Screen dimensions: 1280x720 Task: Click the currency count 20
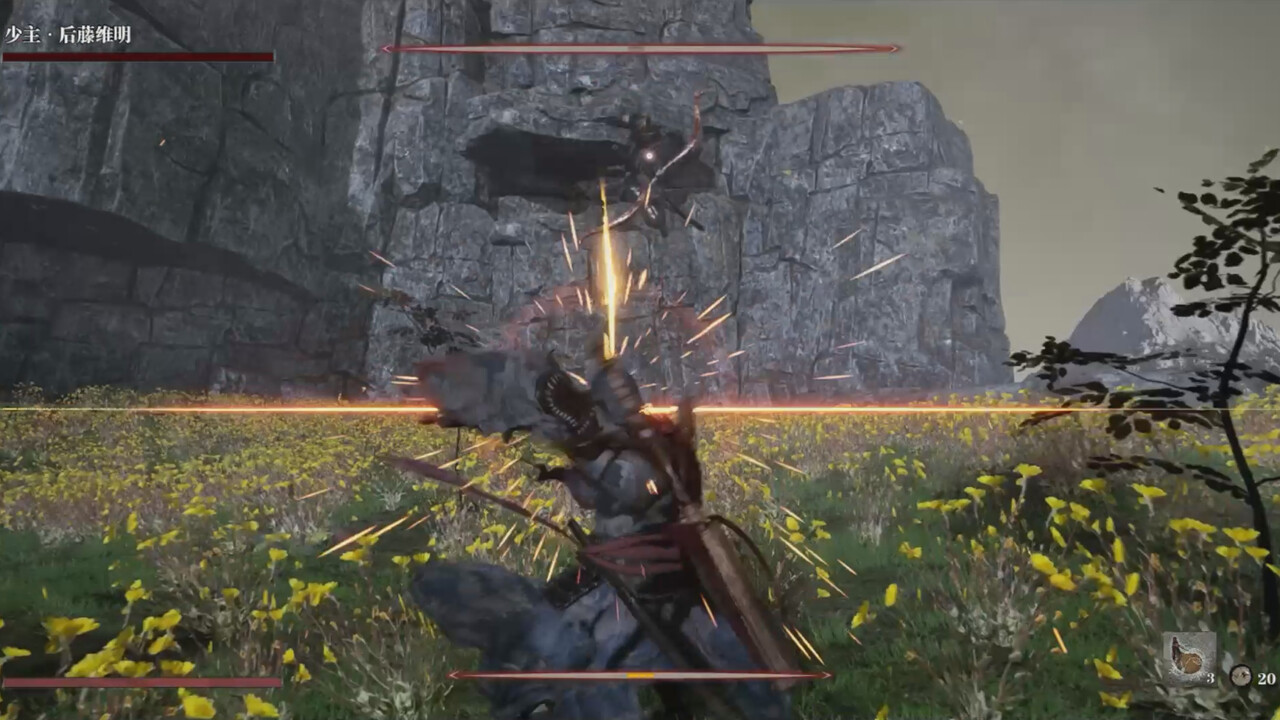(x=1267, y=679)
